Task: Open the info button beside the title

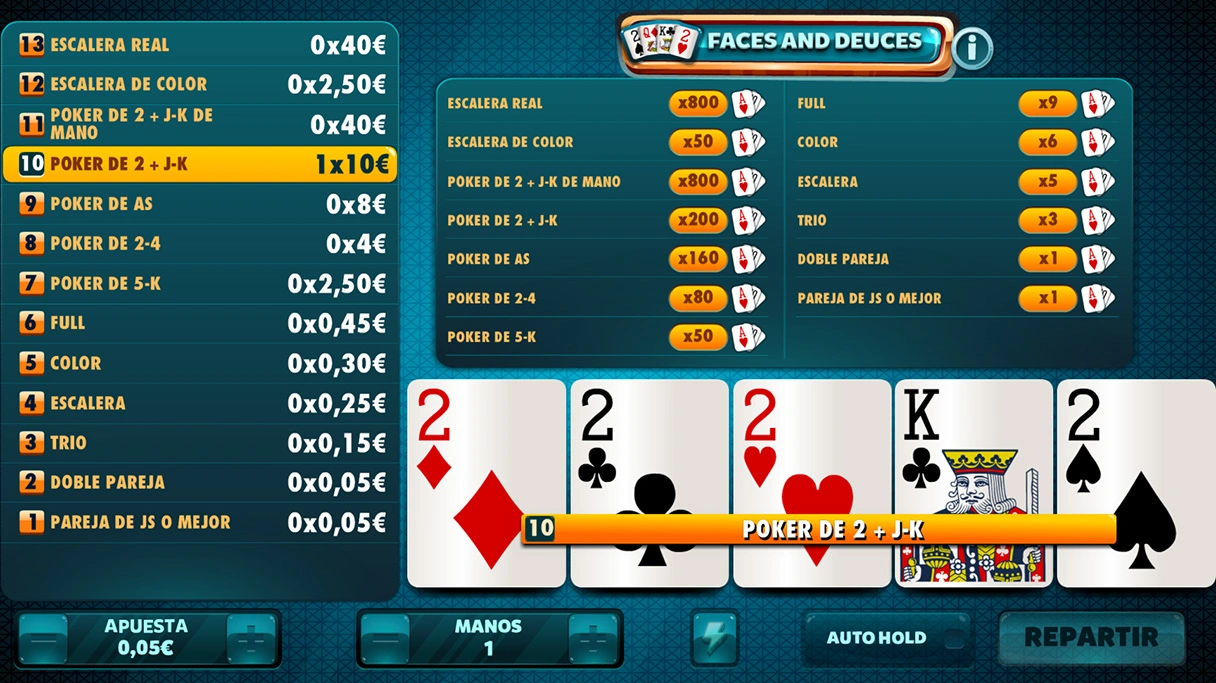Action: tap(971, 48)
